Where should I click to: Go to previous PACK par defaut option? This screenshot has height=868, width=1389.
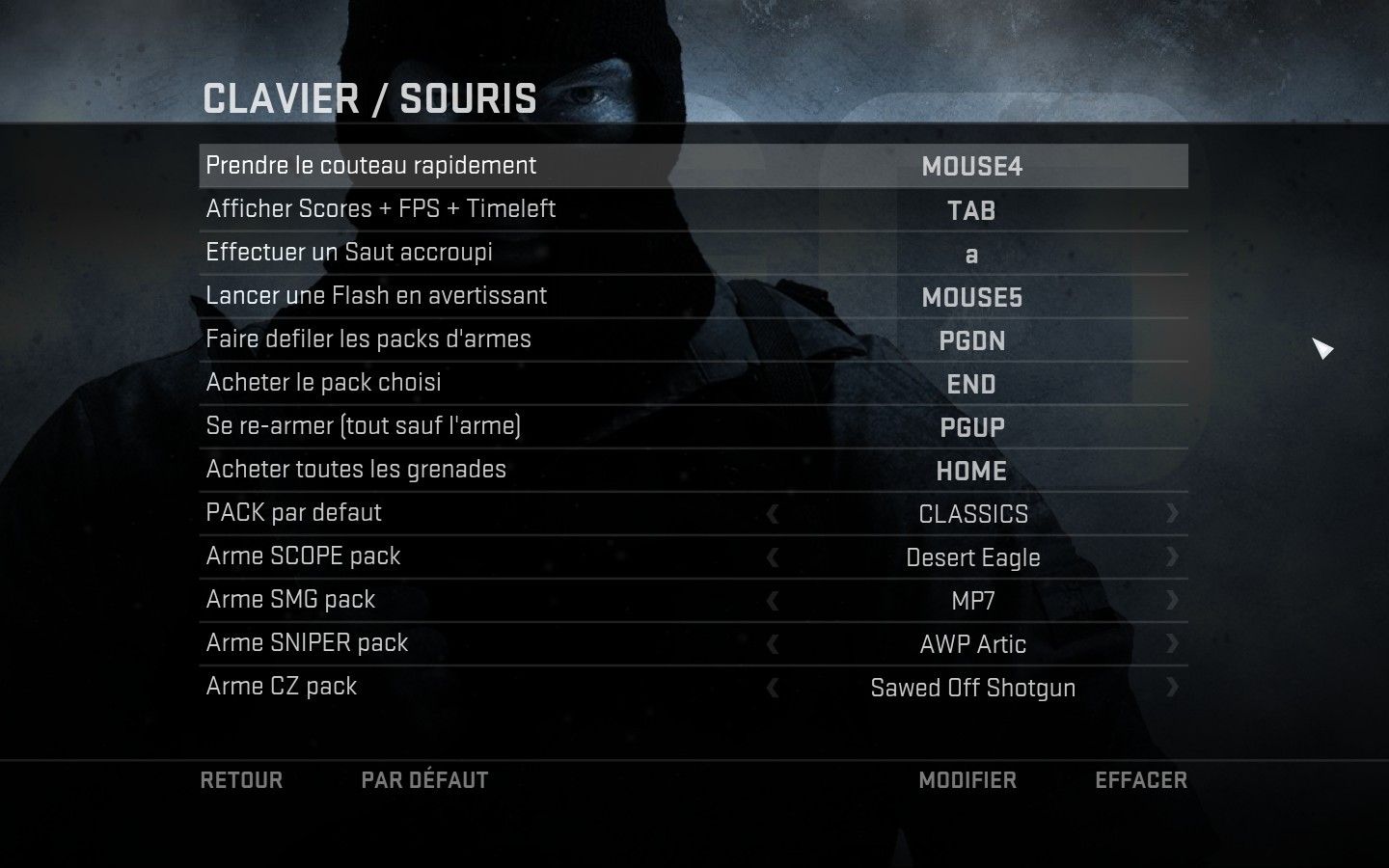tap(773, 514)
